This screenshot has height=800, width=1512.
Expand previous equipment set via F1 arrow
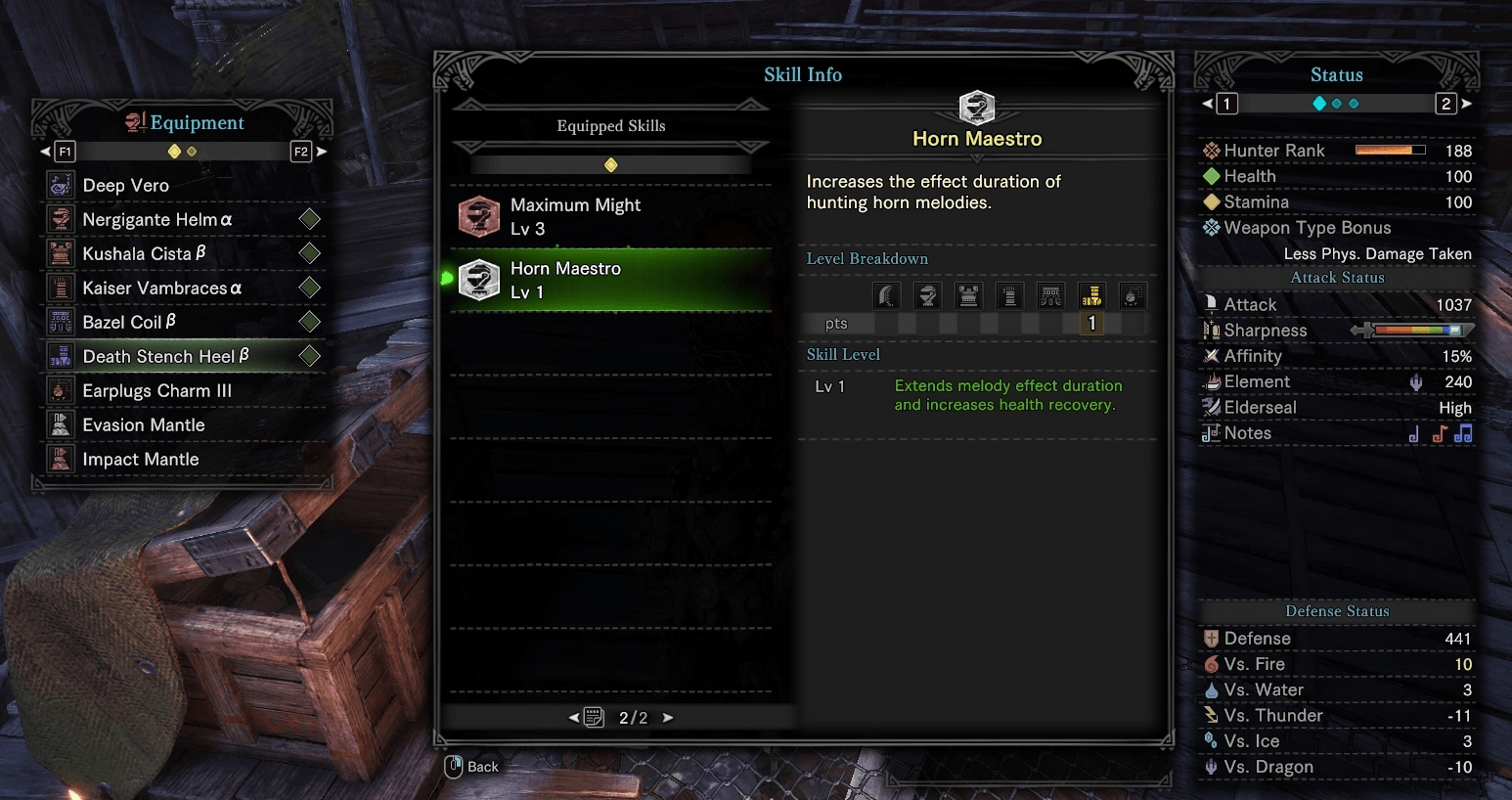point(43,151)
